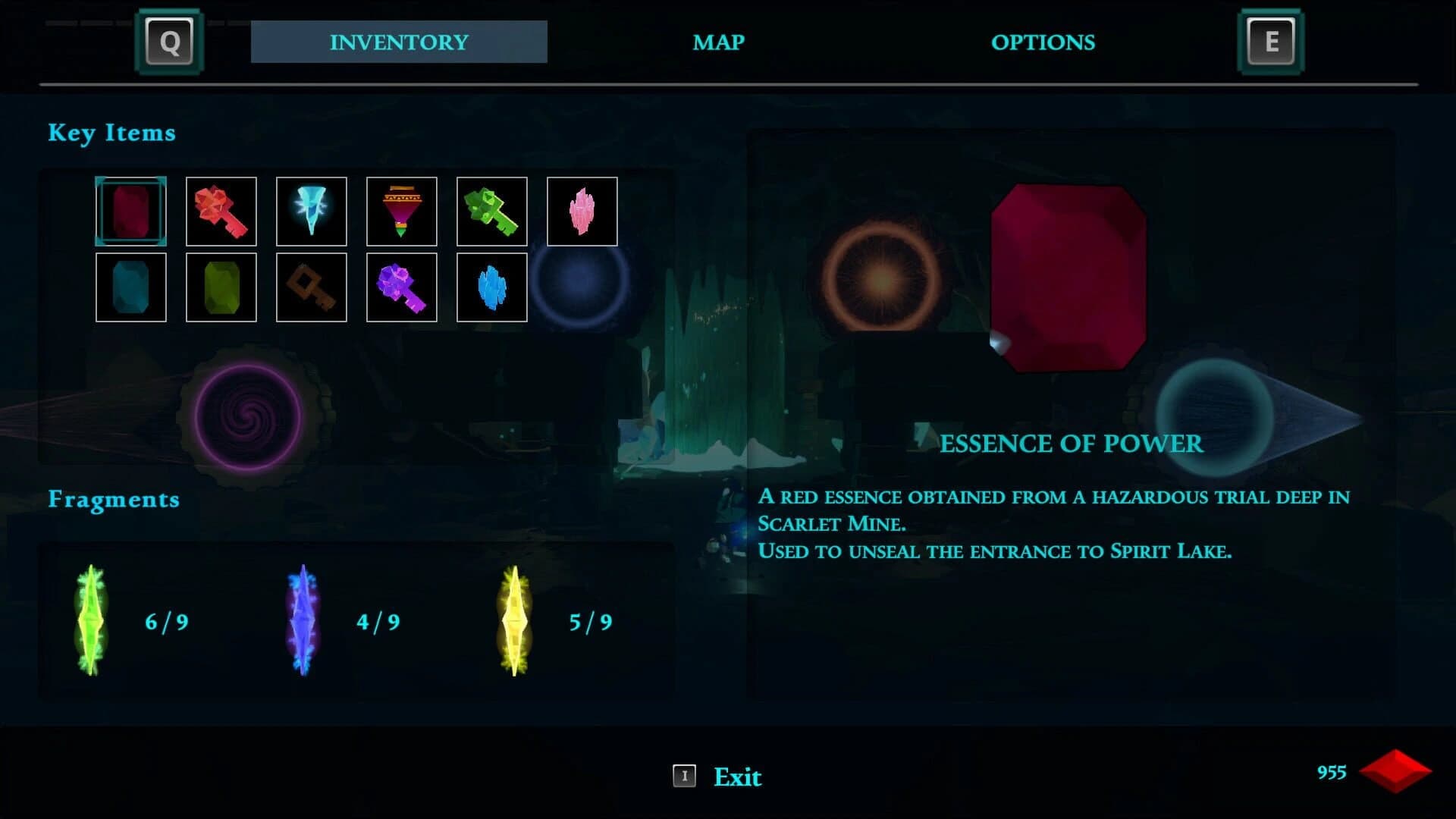Inspect the bronze key item
The height and width of the screenshot is (819, 1456).
311,287
